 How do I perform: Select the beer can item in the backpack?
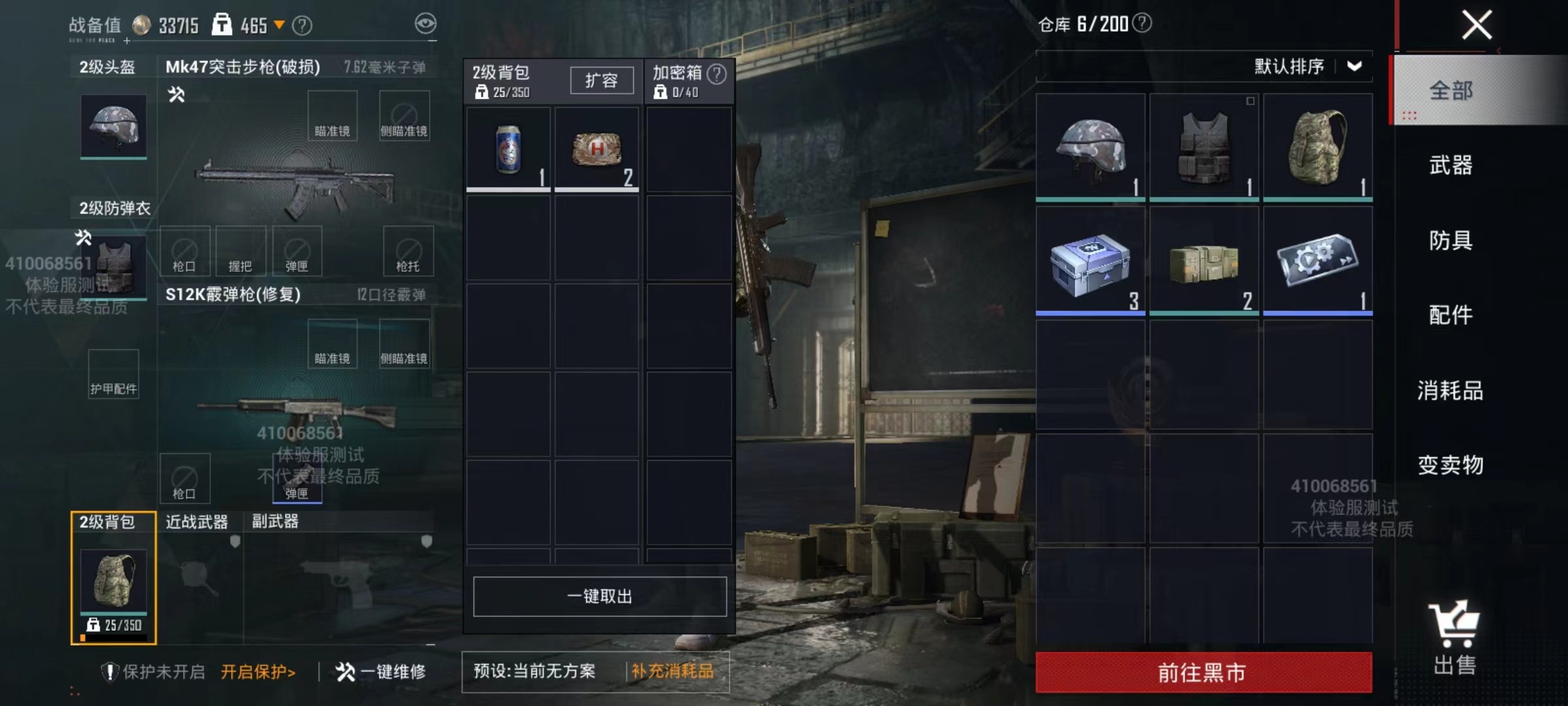pos(508,149)
